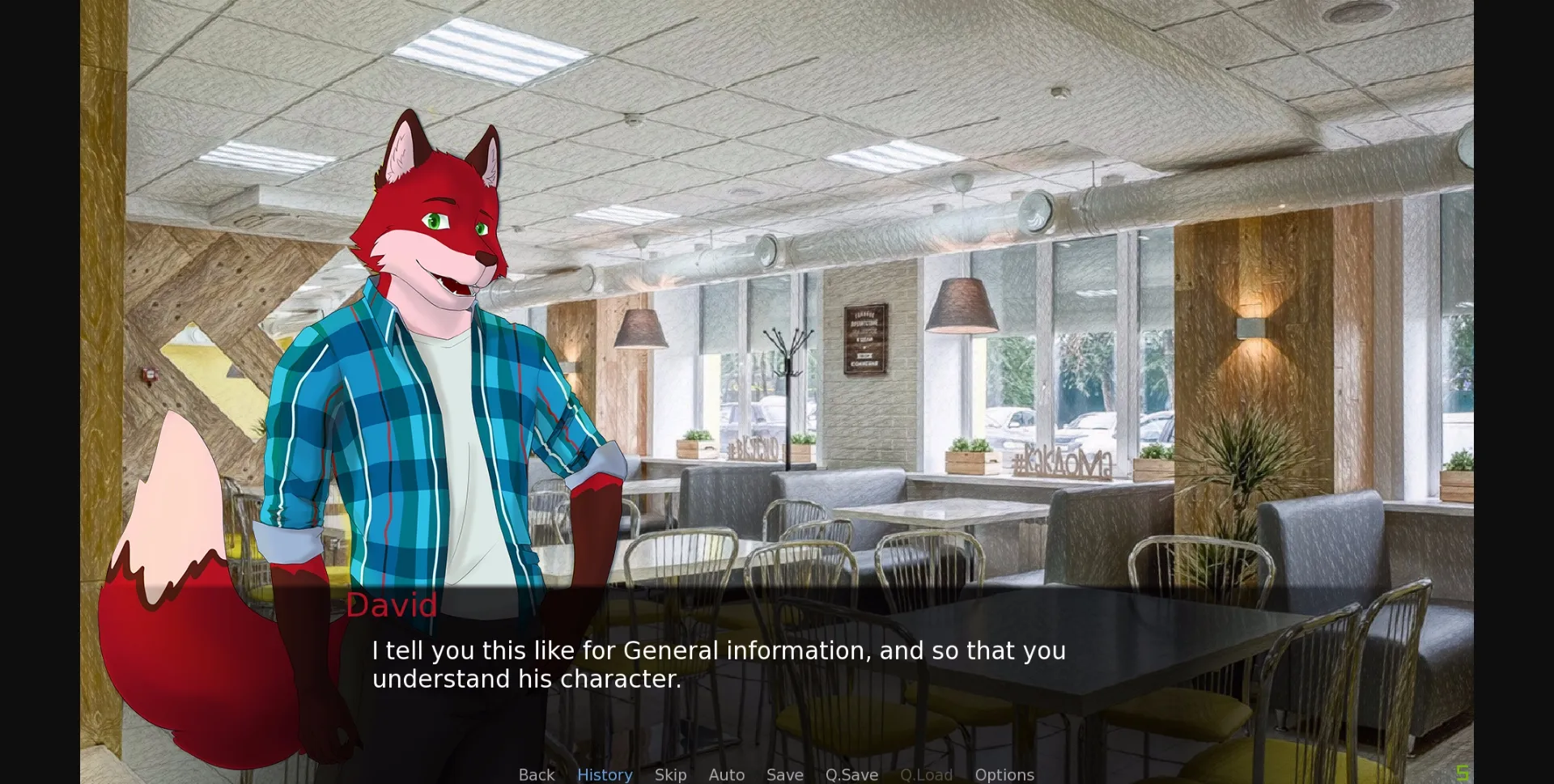Toggle Auto-forward reading mode

pos(726,774)
